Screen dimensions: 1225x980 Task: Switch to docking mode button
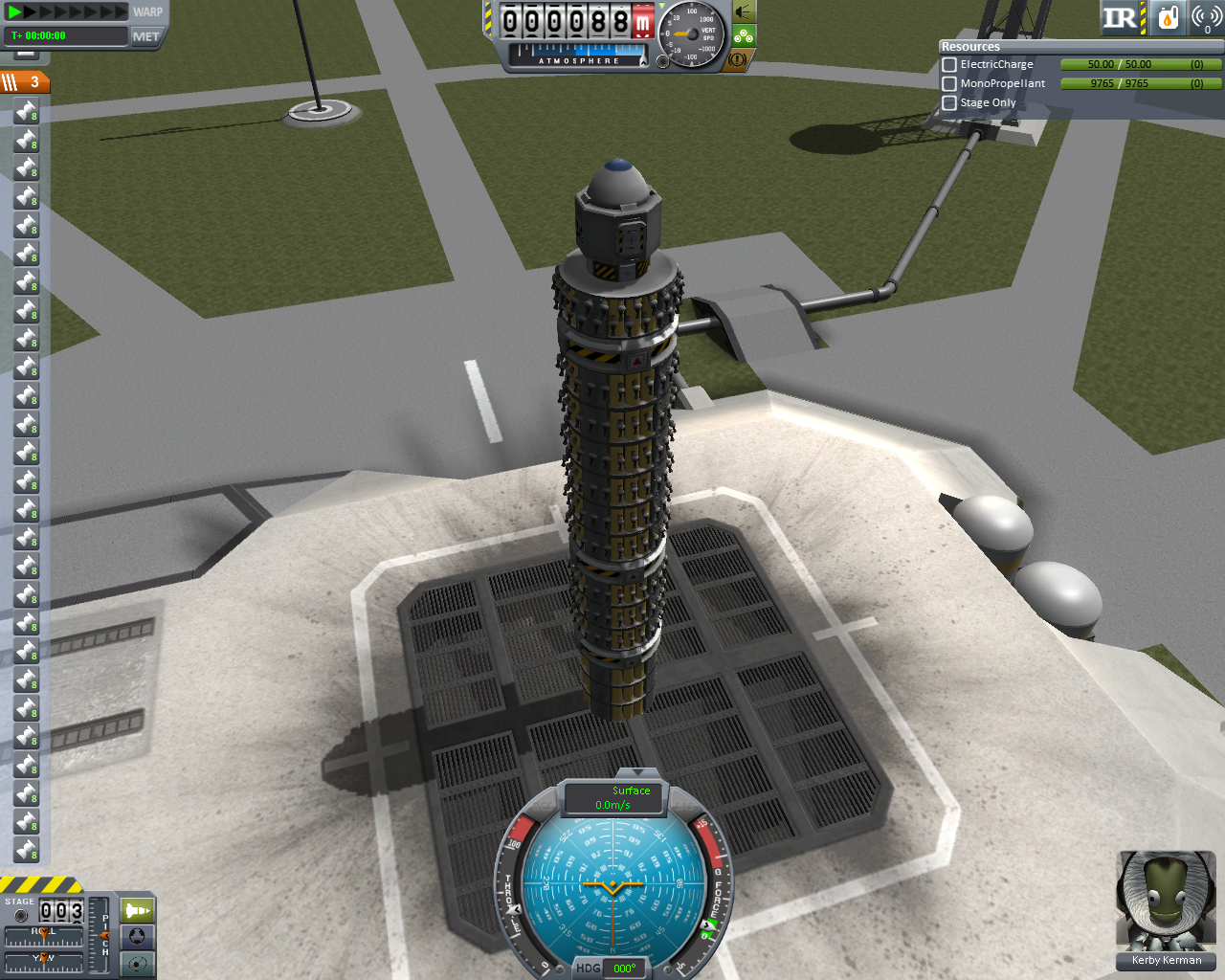138,936
